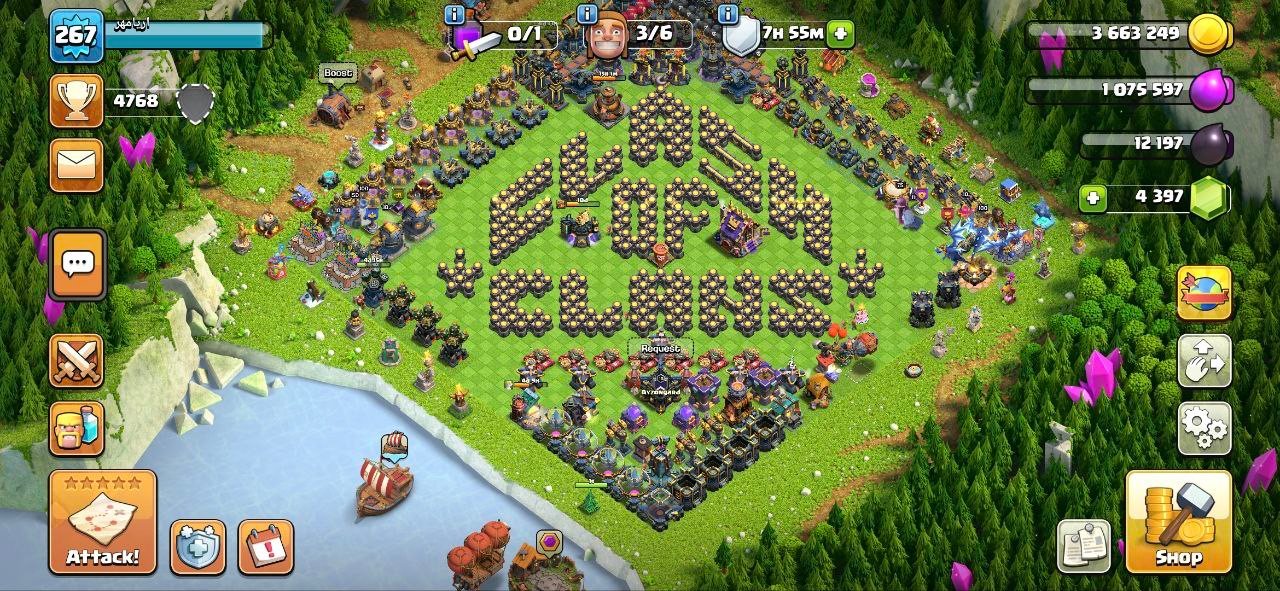Open the army overview barbarian button
The height and width of the screenshot is (591, 1280).
77,429
